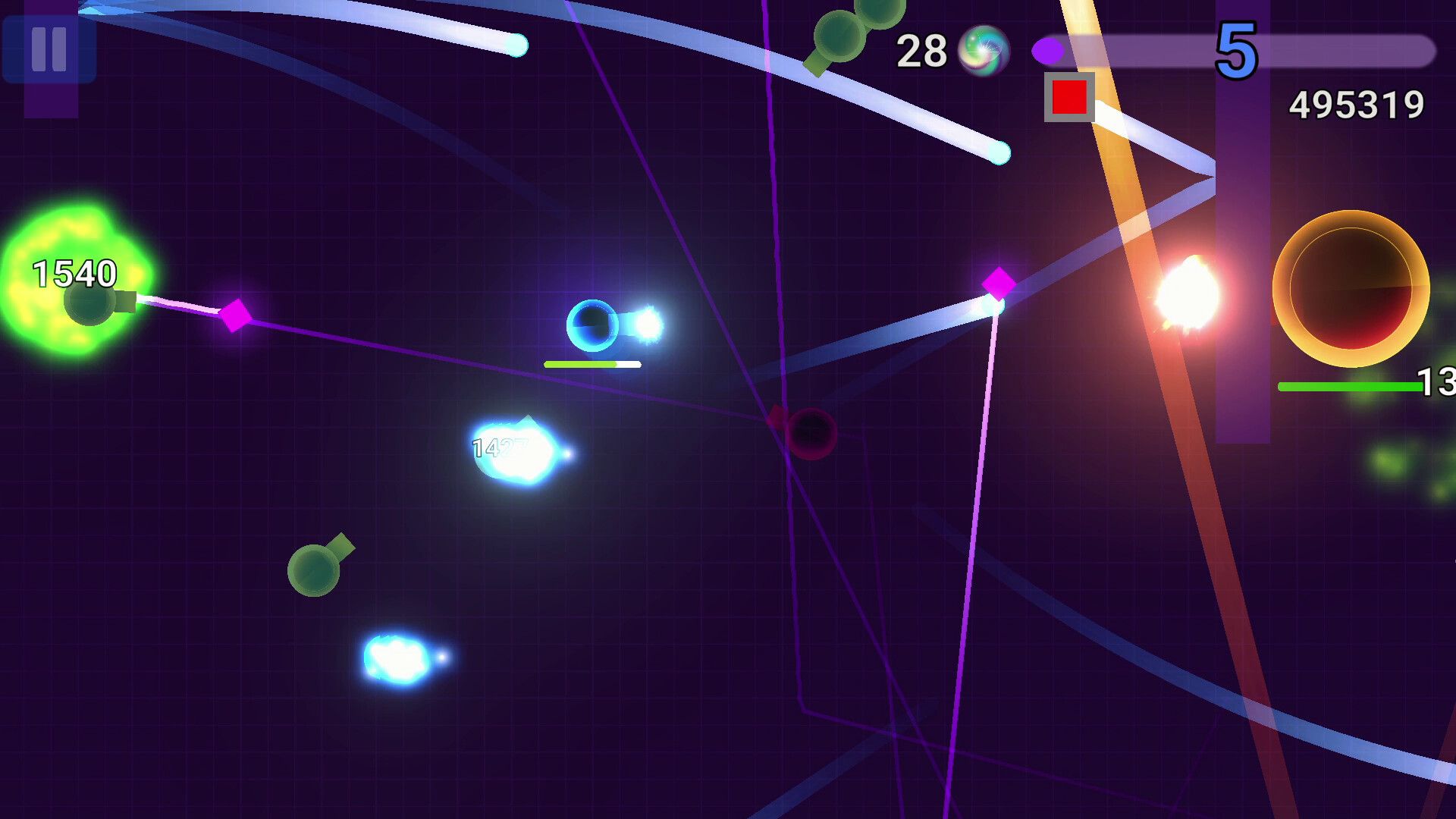The height and width of the screenshot is (819, 1456).
Task: Select the red square power-up icon
Action: coord(1068,97)
